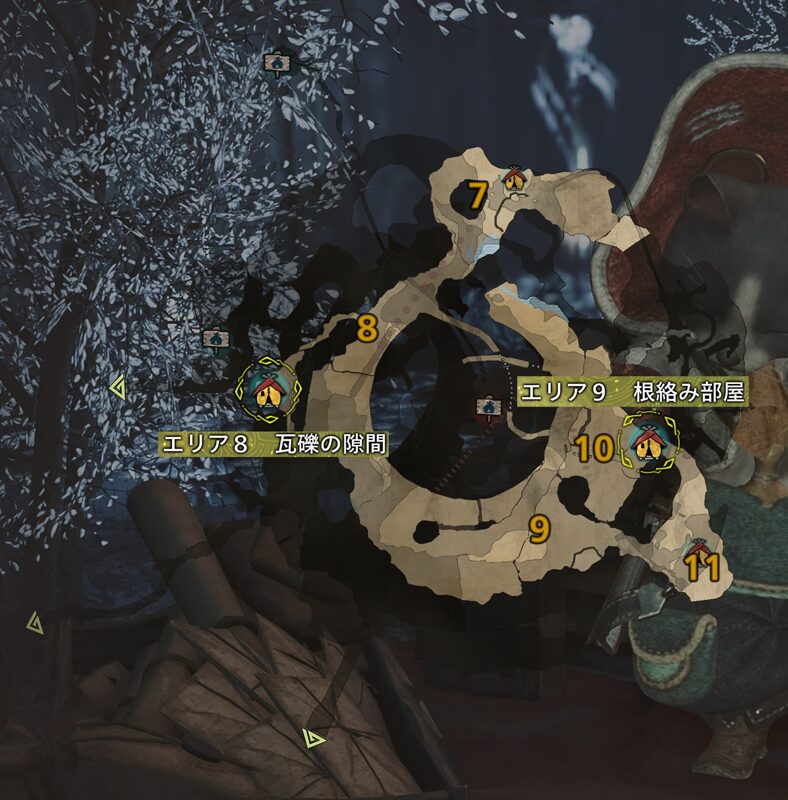Select the camp tent icon beside area 7
This screenshot has height=800, width=788.
(514, 179)
